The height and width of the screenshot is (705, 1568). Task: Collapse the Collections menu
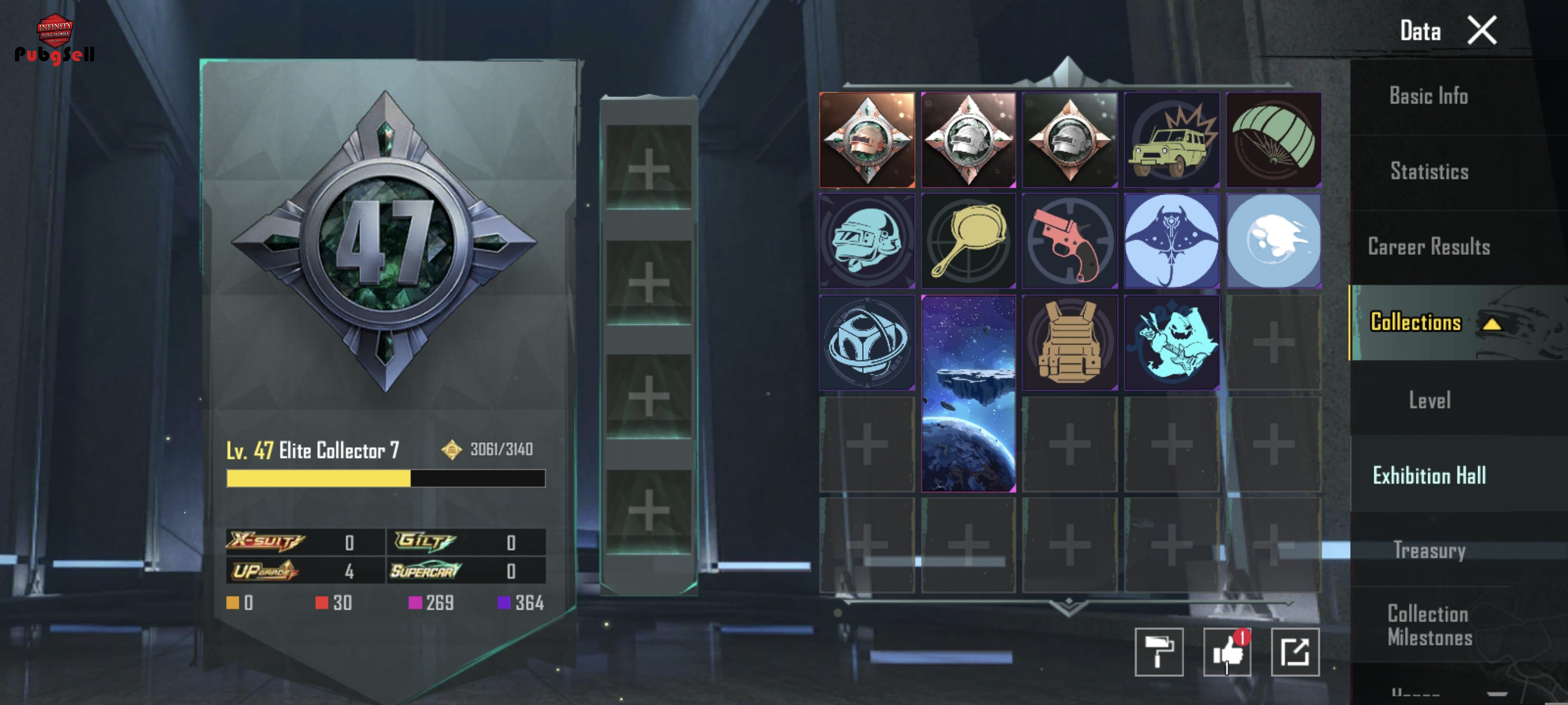pos(1491,324)
